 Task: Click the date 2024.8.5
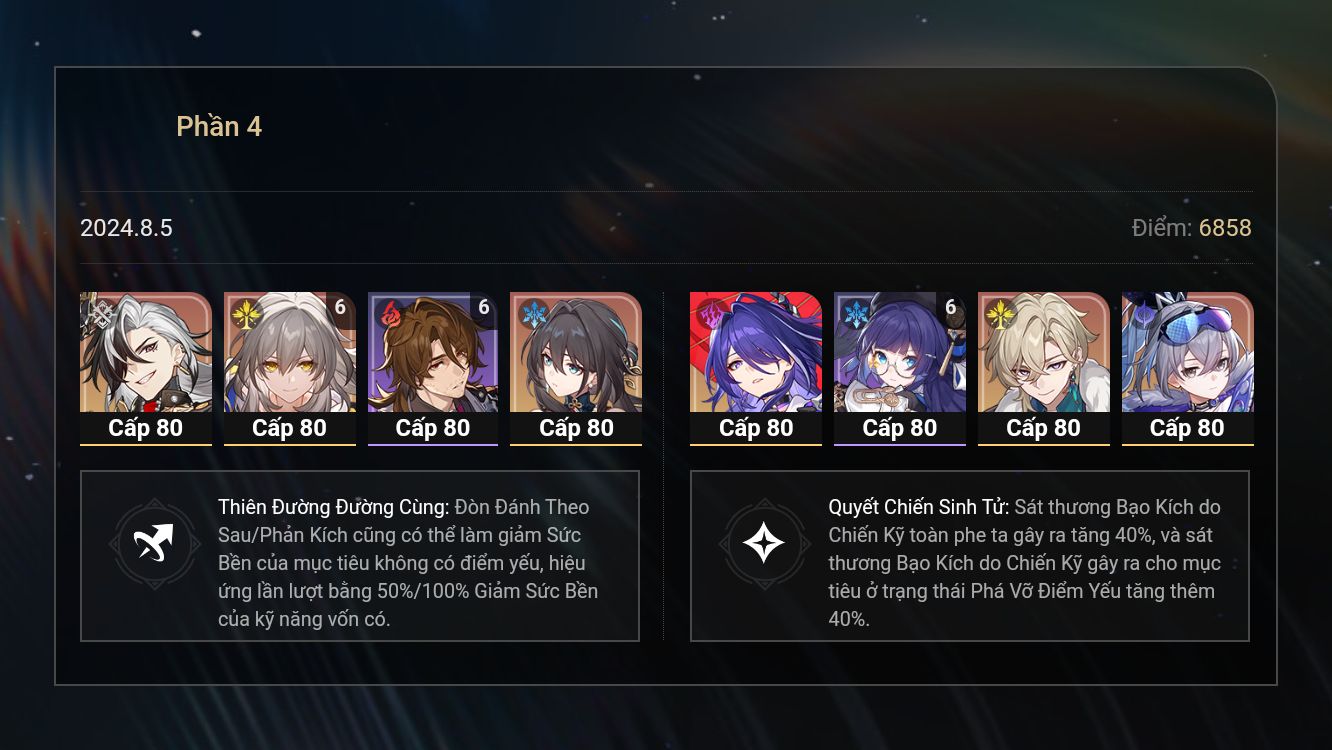[x=126, y=228]
